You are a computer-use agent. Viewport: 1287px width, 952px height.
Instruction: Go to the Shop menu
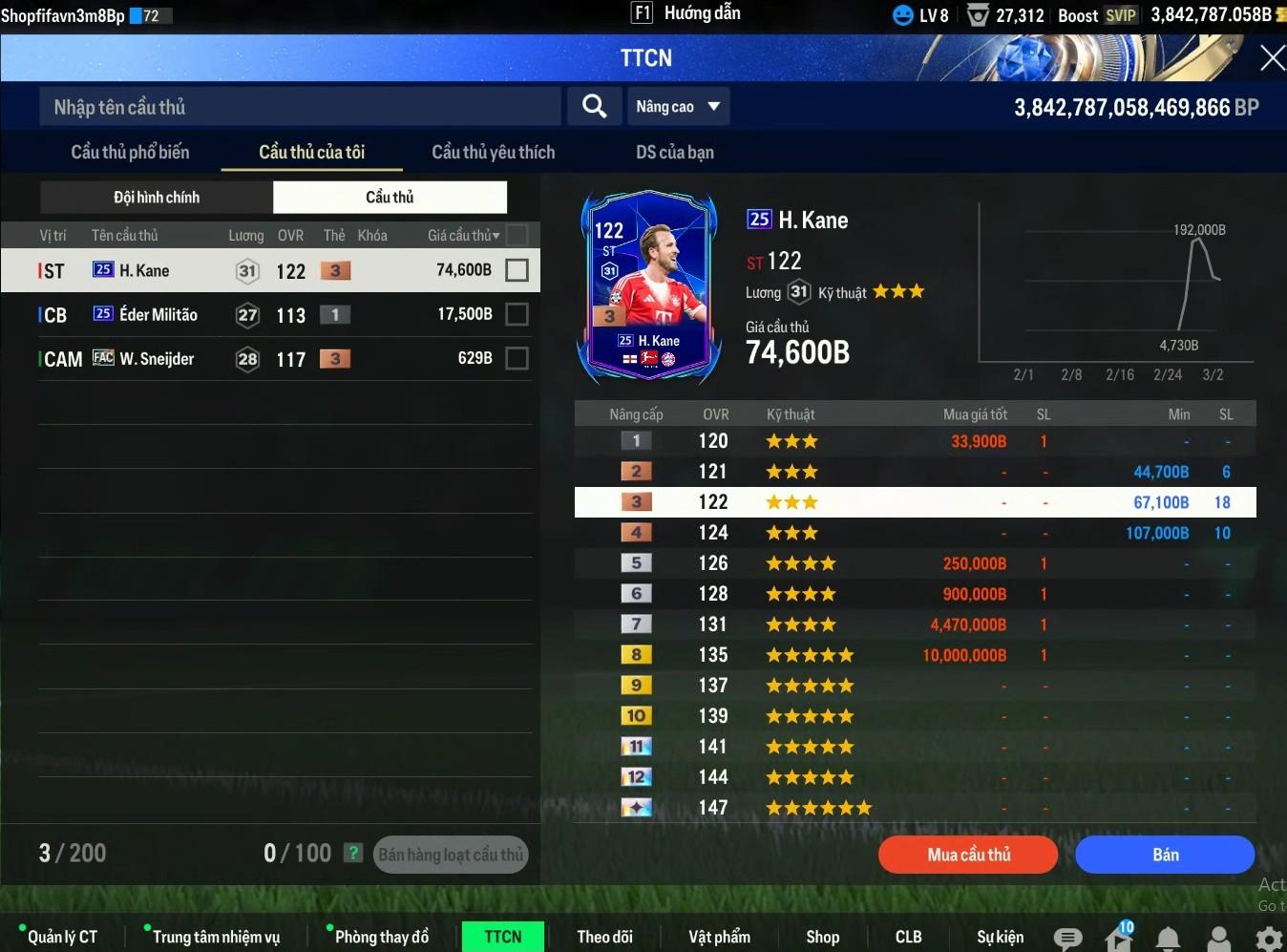click(822, 937)
